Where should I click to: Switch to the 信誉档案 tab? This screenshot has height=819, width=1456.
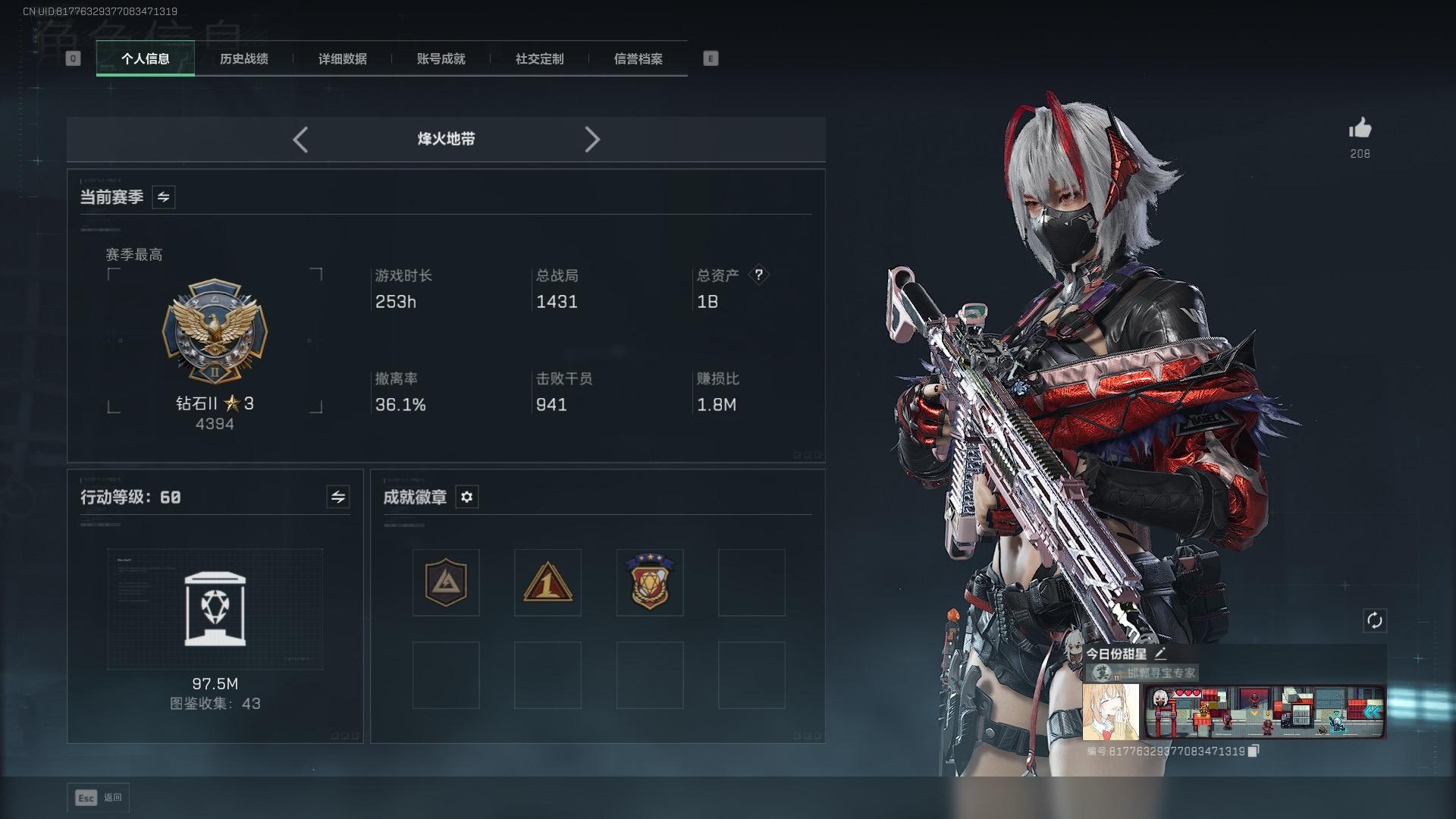point(638,58)
